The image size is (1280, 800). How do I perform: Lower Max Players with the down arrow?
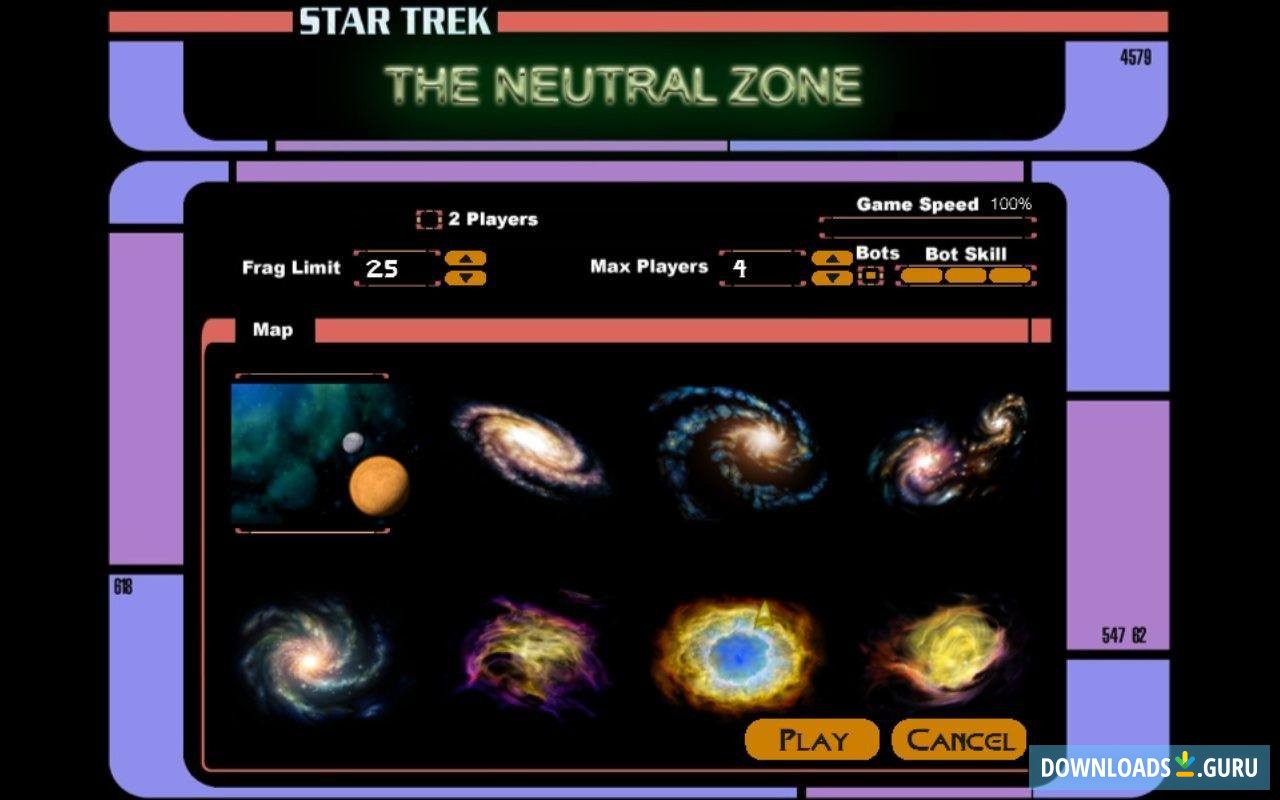[831, 278]
